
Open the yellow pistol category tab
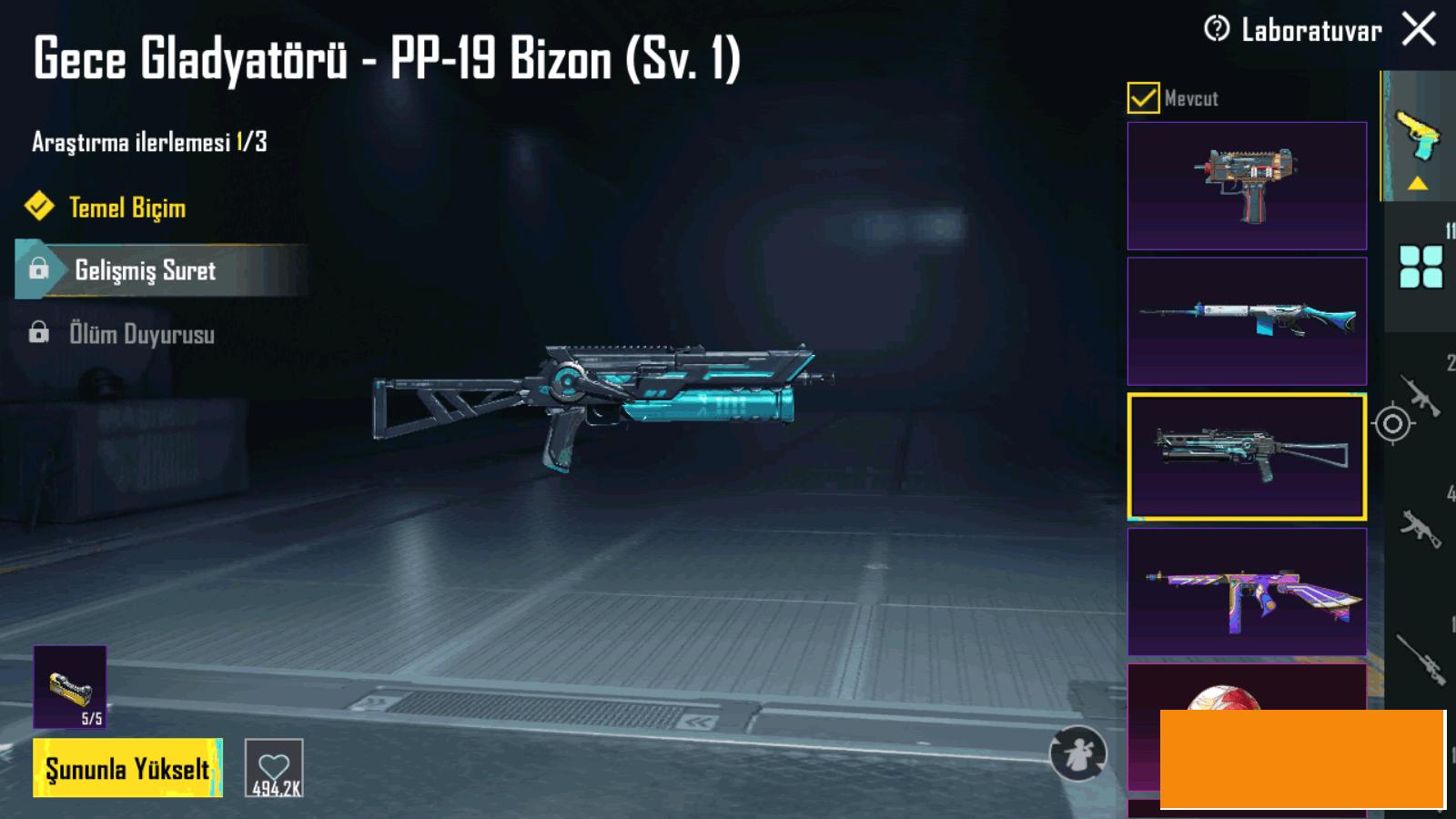tap(1418, 136)
